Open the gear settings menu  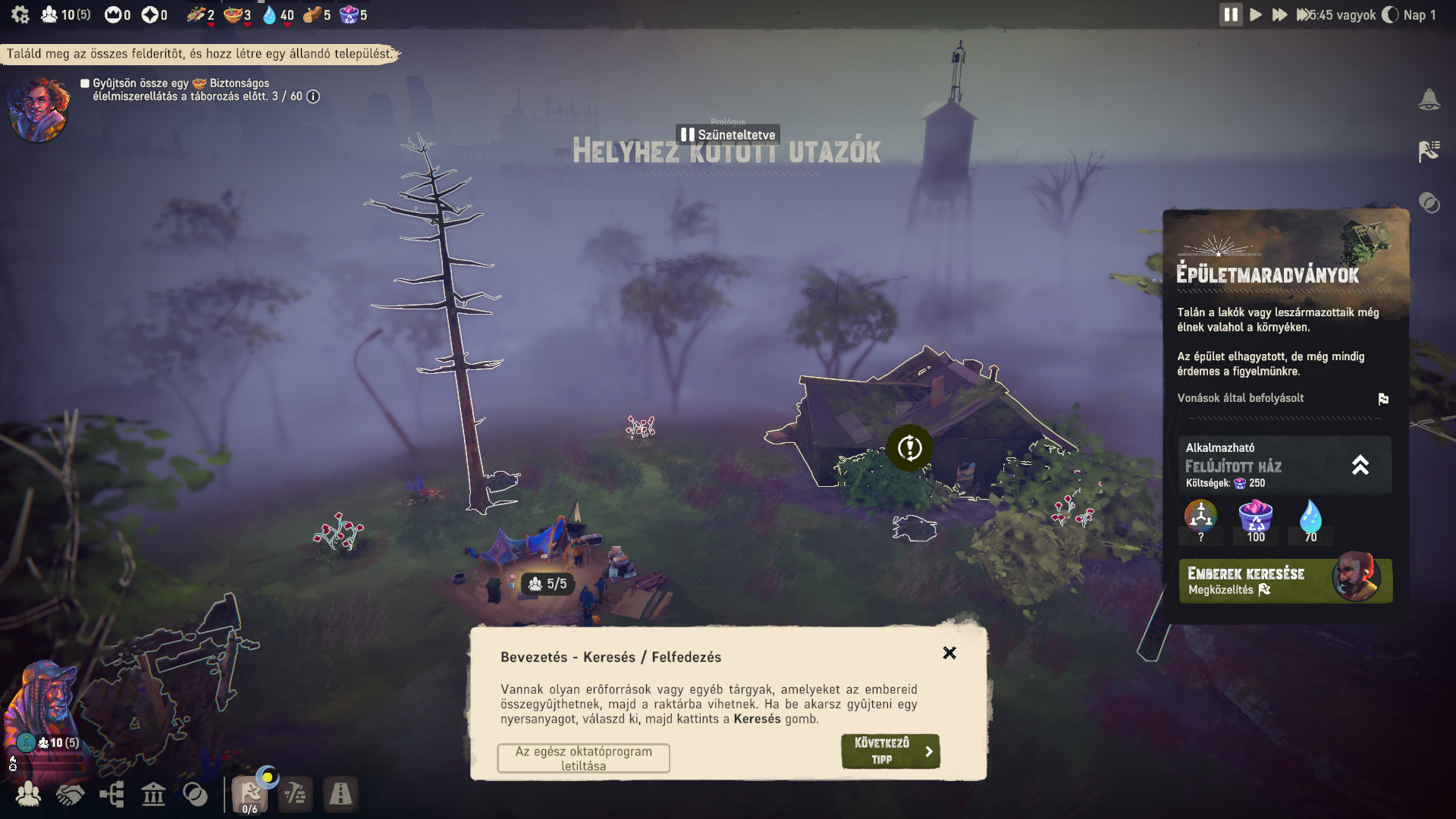point(20,15)
